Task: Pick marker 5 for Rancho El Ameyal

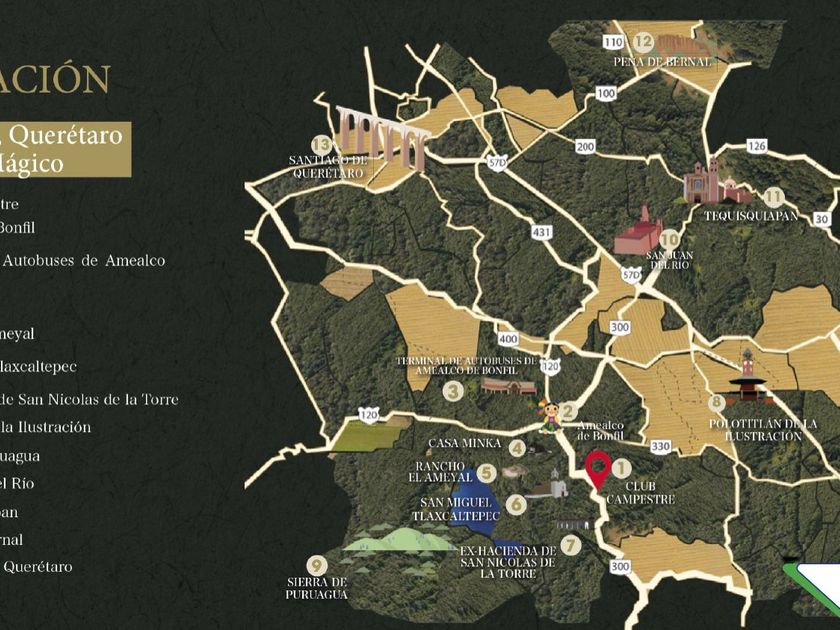Action: [x=486, y=473]
